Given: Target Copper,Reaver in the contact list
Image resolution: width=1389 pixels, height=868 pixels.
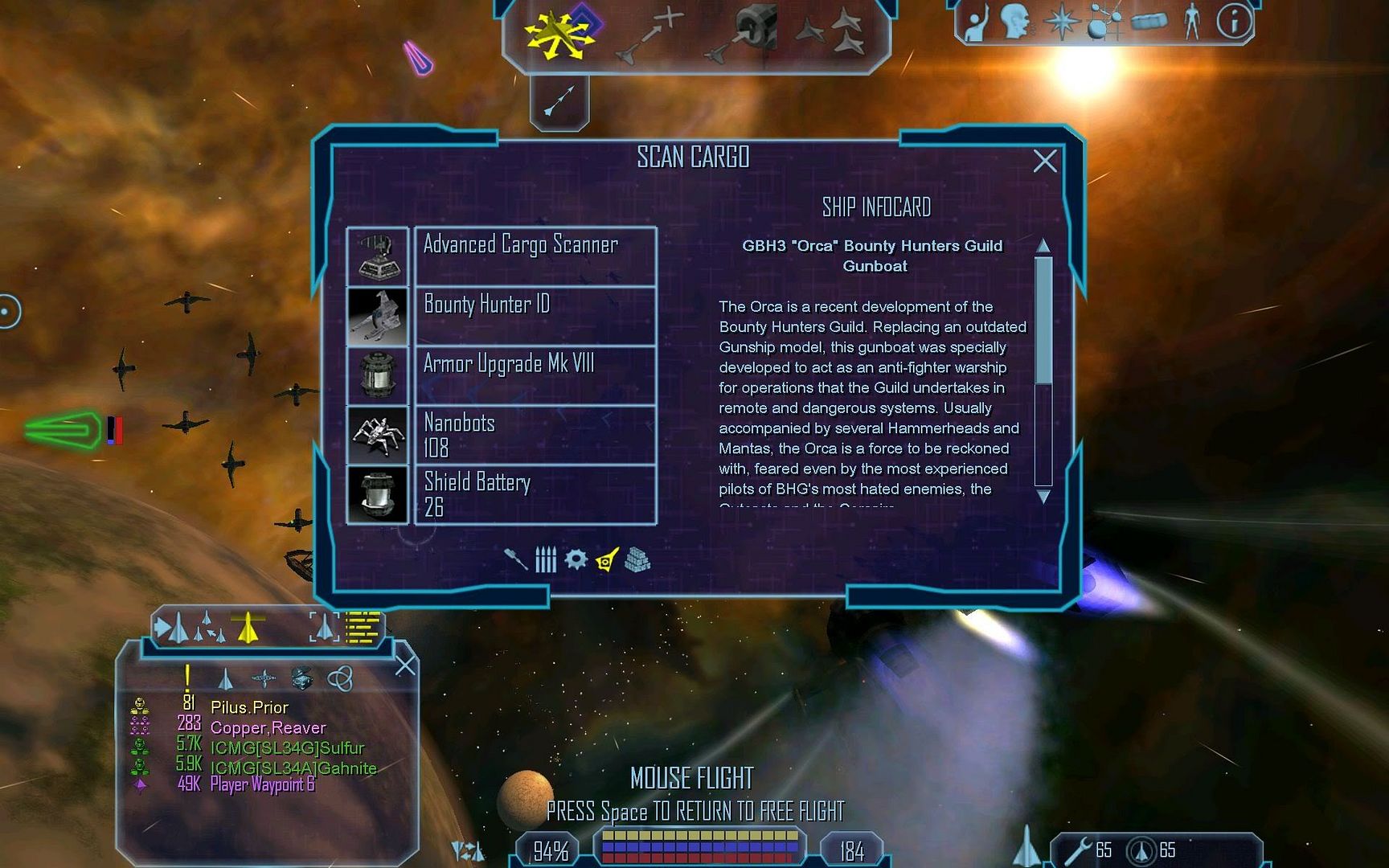Looking at the screenshot, I should coord(268,728).
